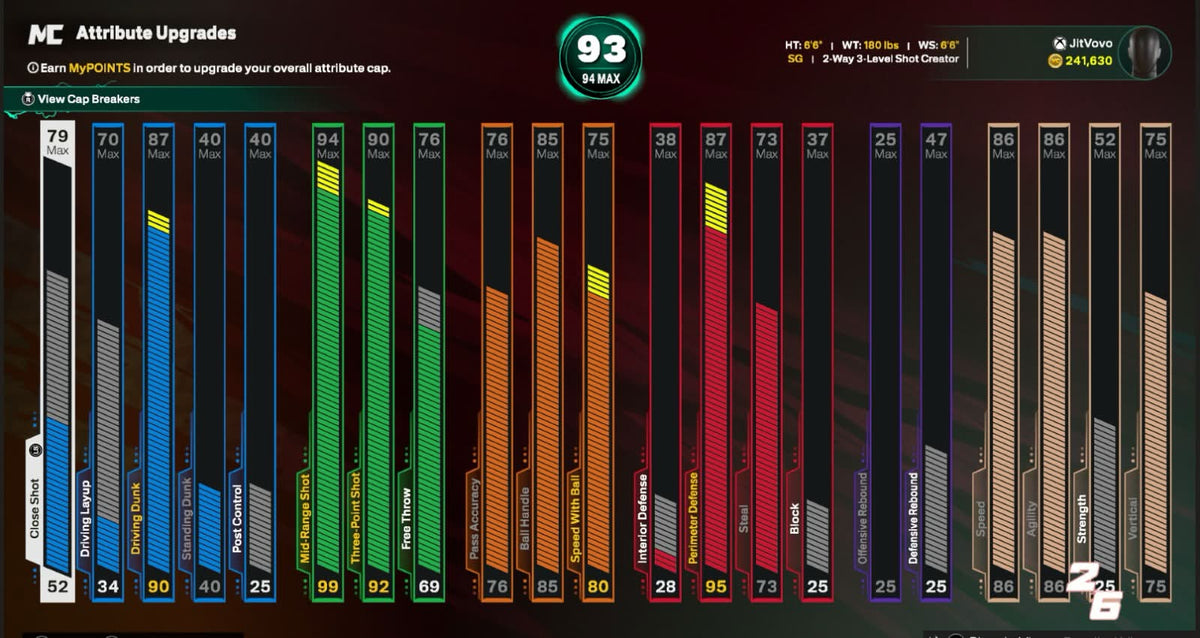Pick the Interior Defense attribute bar

pyautogui.click(x=665, y=360)
